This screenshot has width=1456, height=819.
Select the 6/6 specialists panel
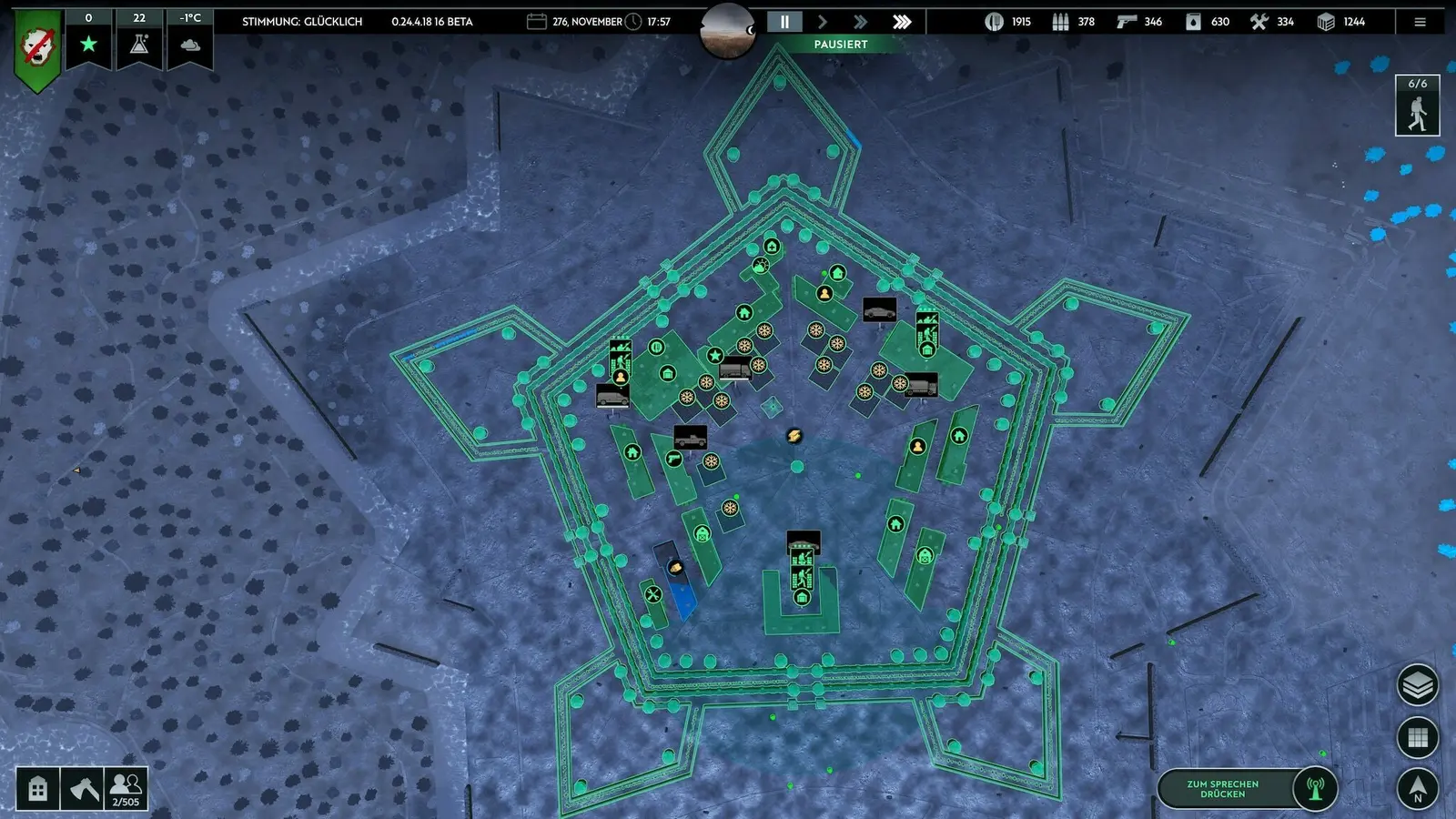pos(1417,106)
